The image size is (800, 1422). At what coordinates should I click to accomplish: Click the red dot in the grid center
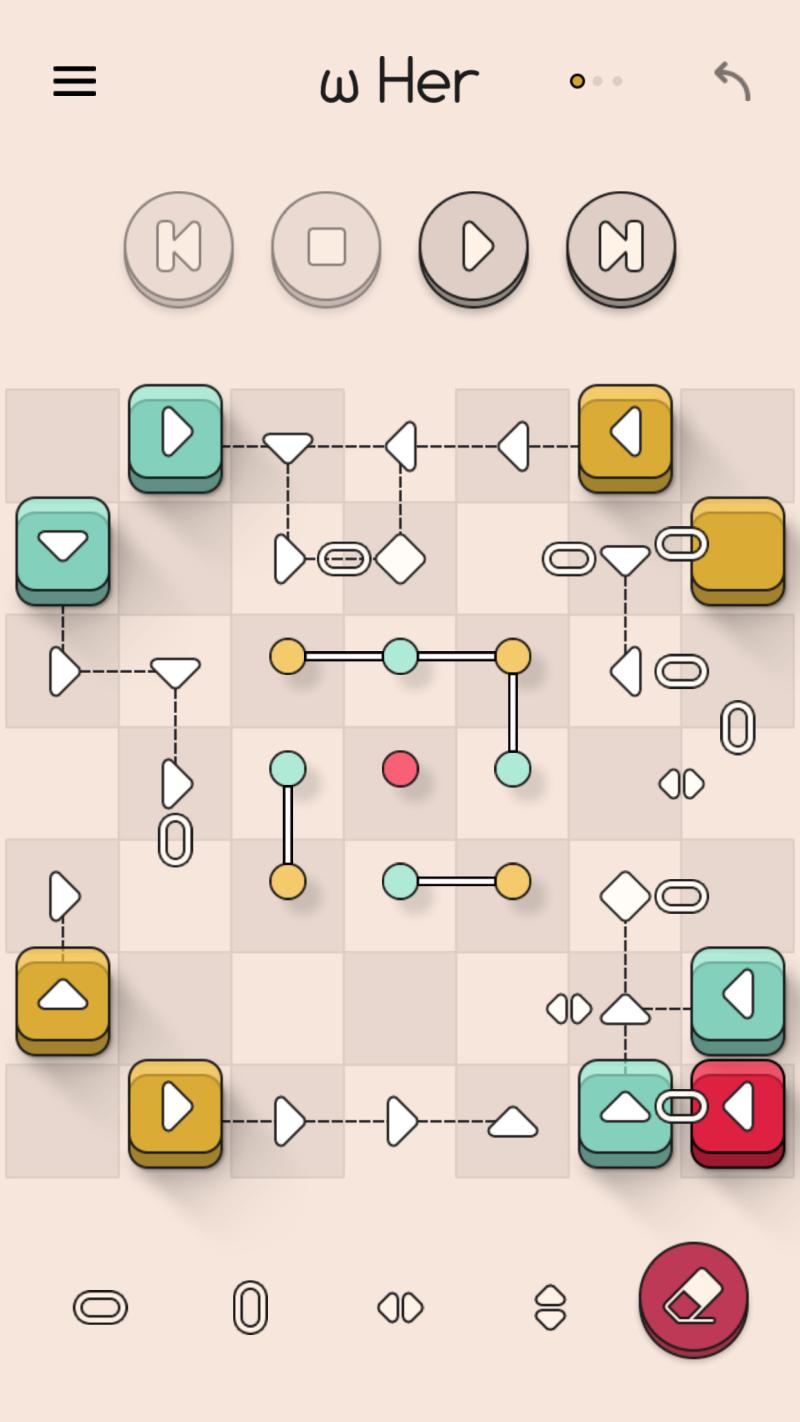pos(400,769)
